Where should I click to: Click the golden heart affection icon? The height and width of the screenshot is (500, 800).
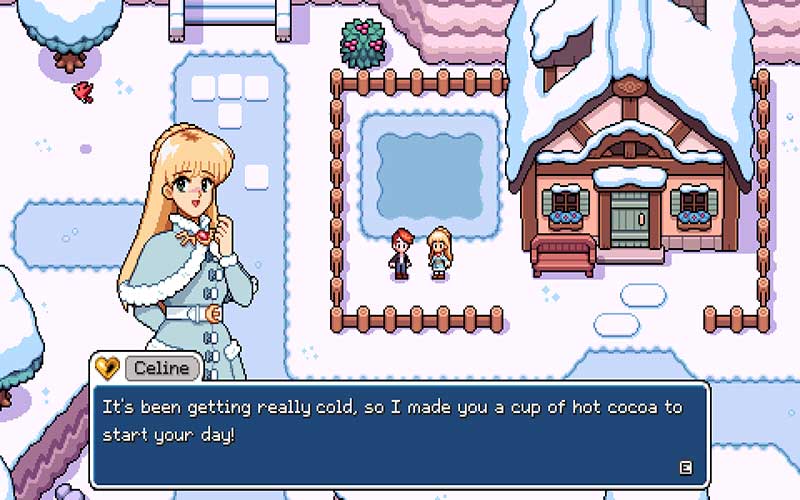tap(107, 368)
